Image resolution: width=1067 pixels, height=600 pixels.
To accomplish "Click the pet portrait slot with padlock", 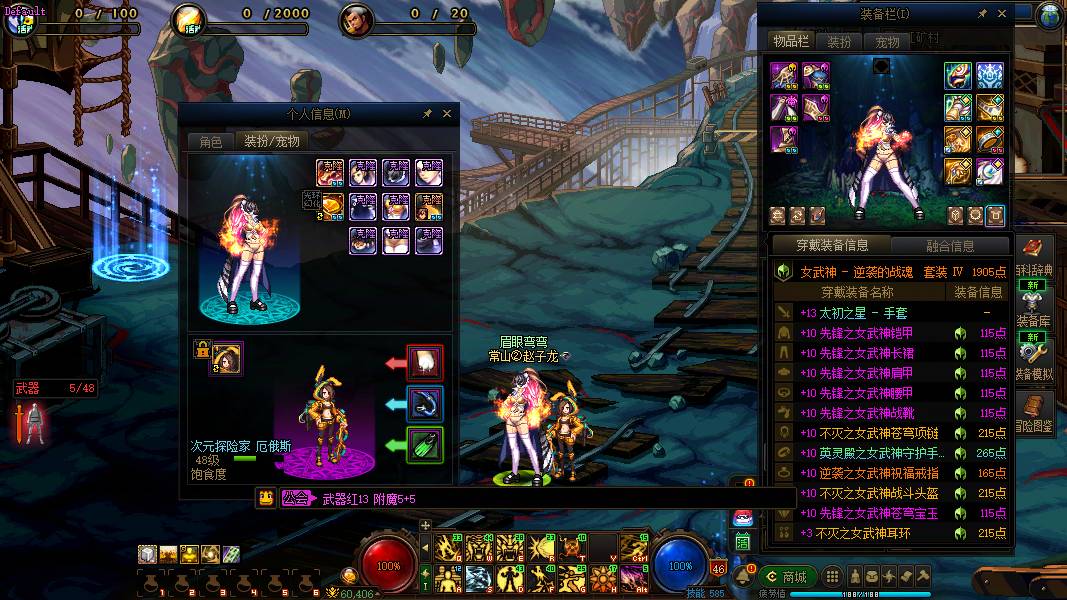I will (226, 358).
